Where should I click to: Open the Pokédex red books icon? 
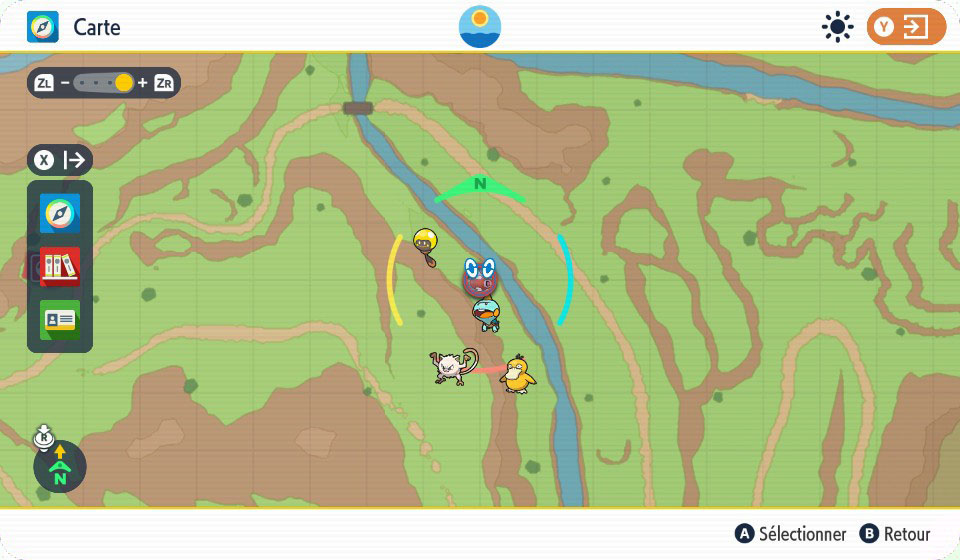click(60, 267)
